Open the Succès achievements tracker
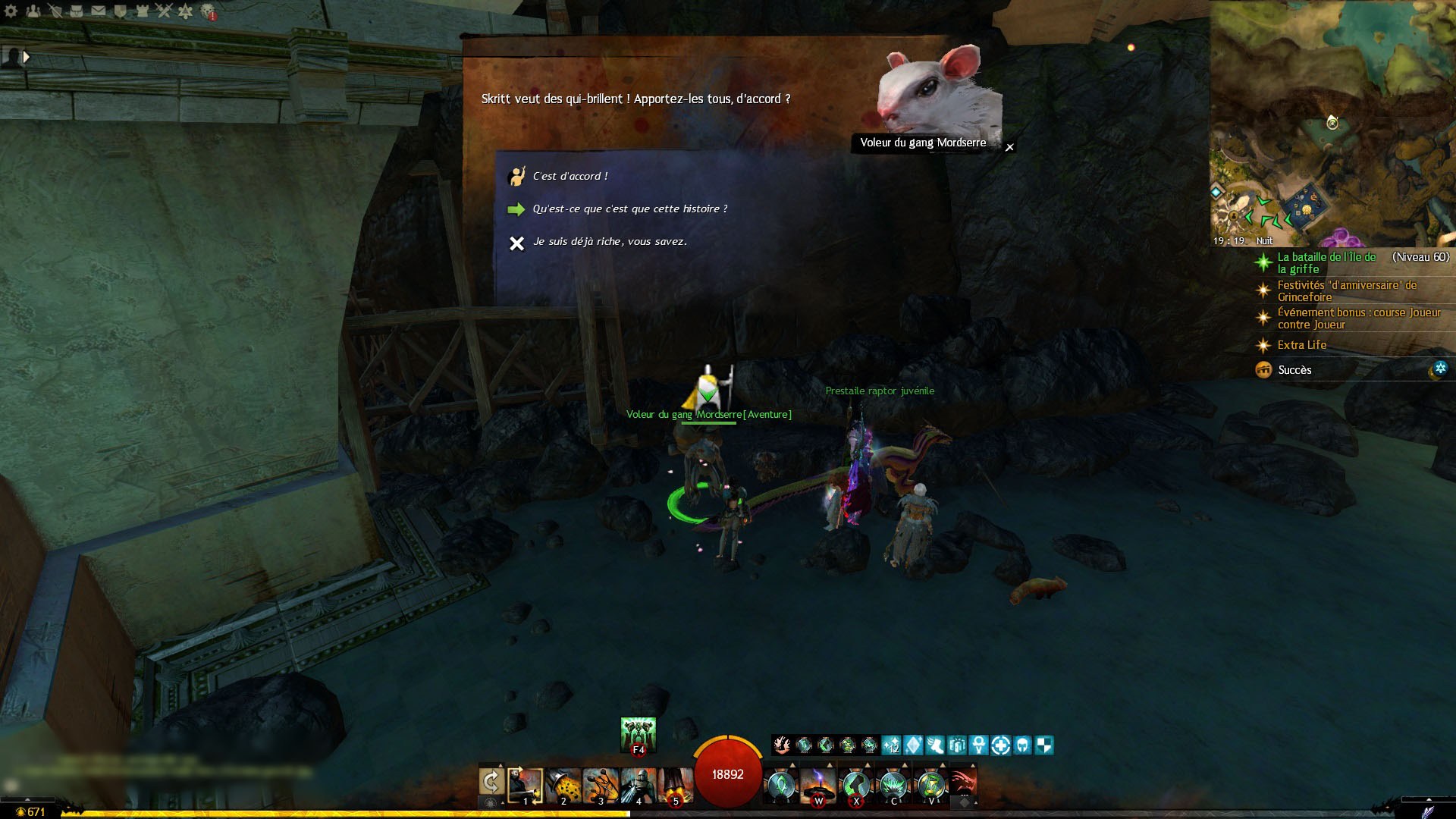 [1294, 370]
